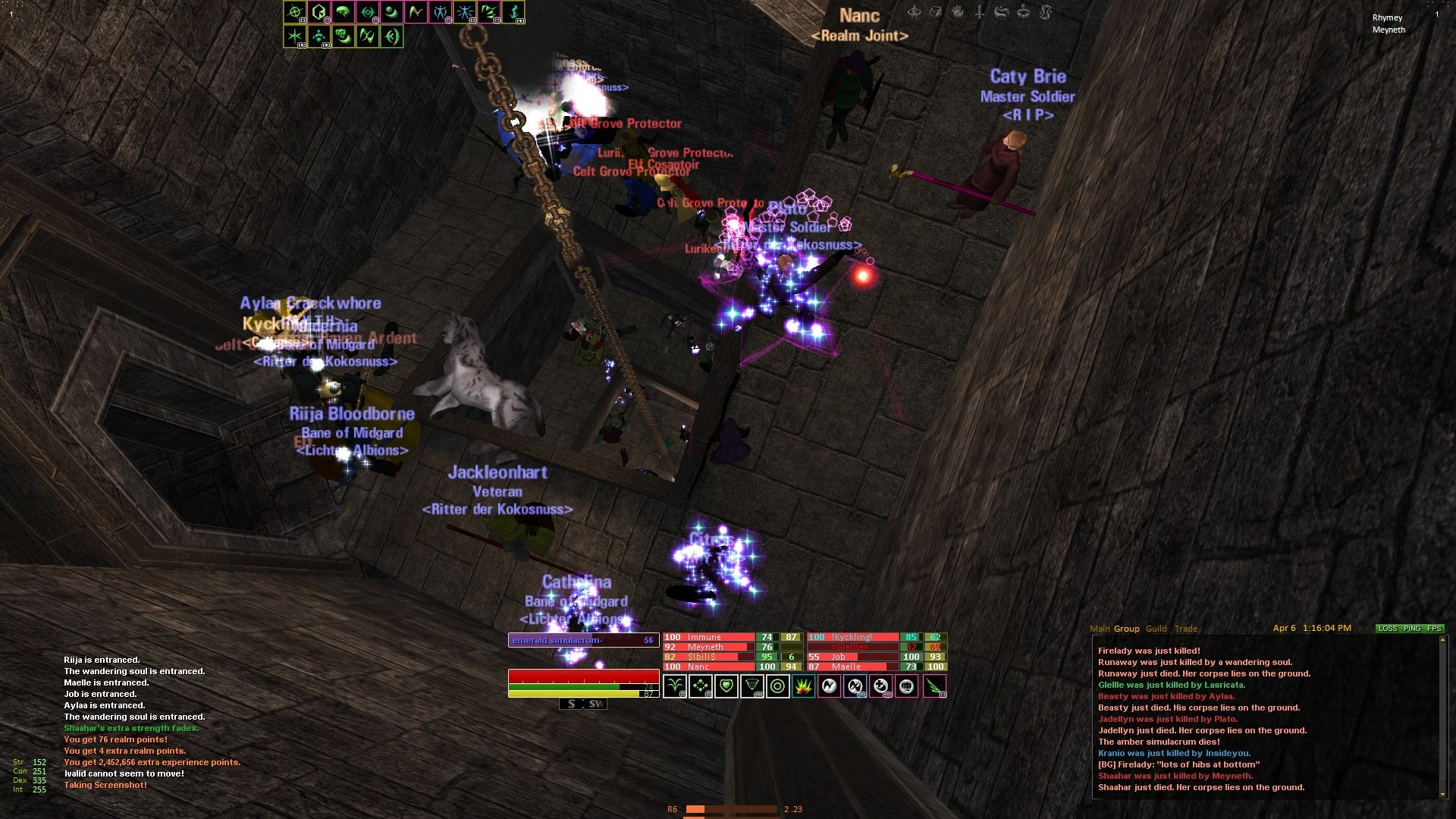Select the Trade chat tab
This screenshot has height=819, width=1456.
pos(1186,629)
